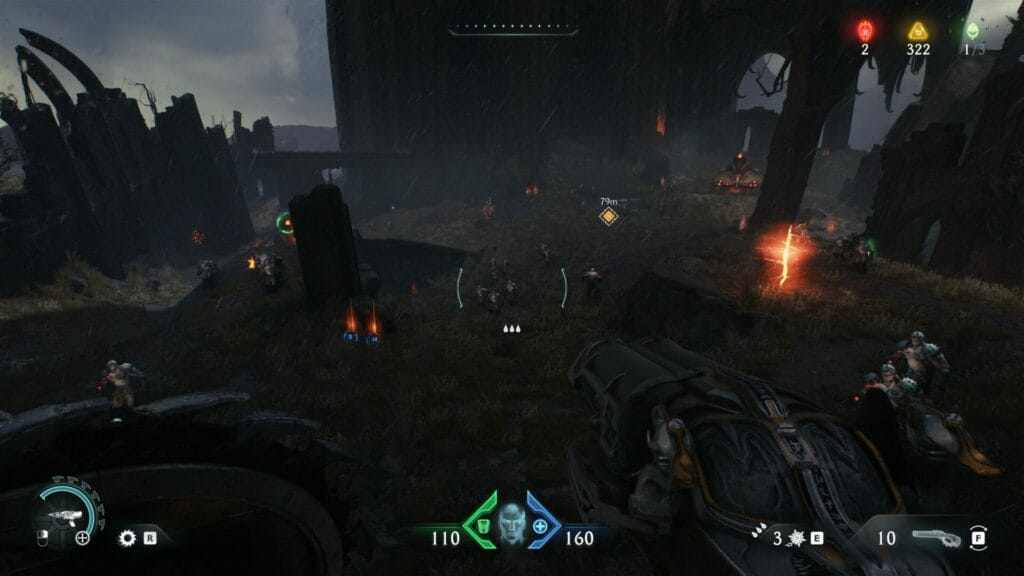Viewport: 1024px width, 576px height.
Task: Click the blue health cross icon
Action: click(541, 525)
